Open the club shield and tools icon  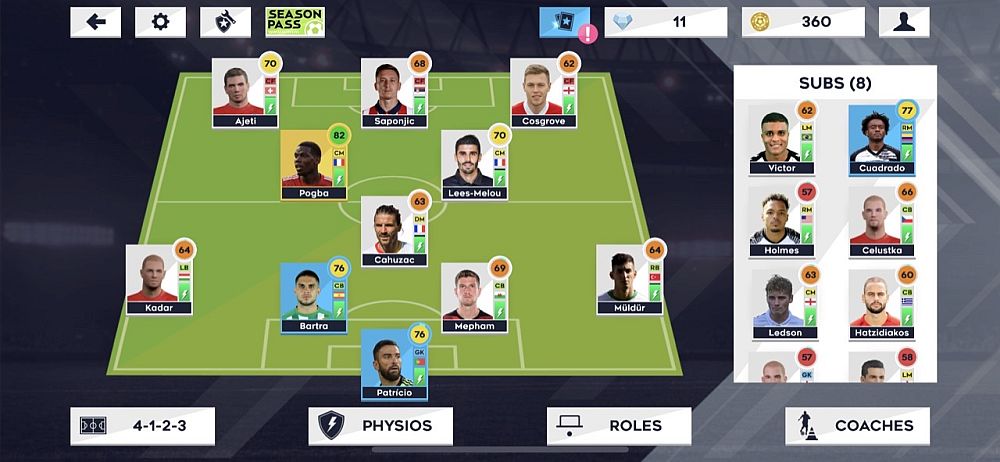(225, 22)
